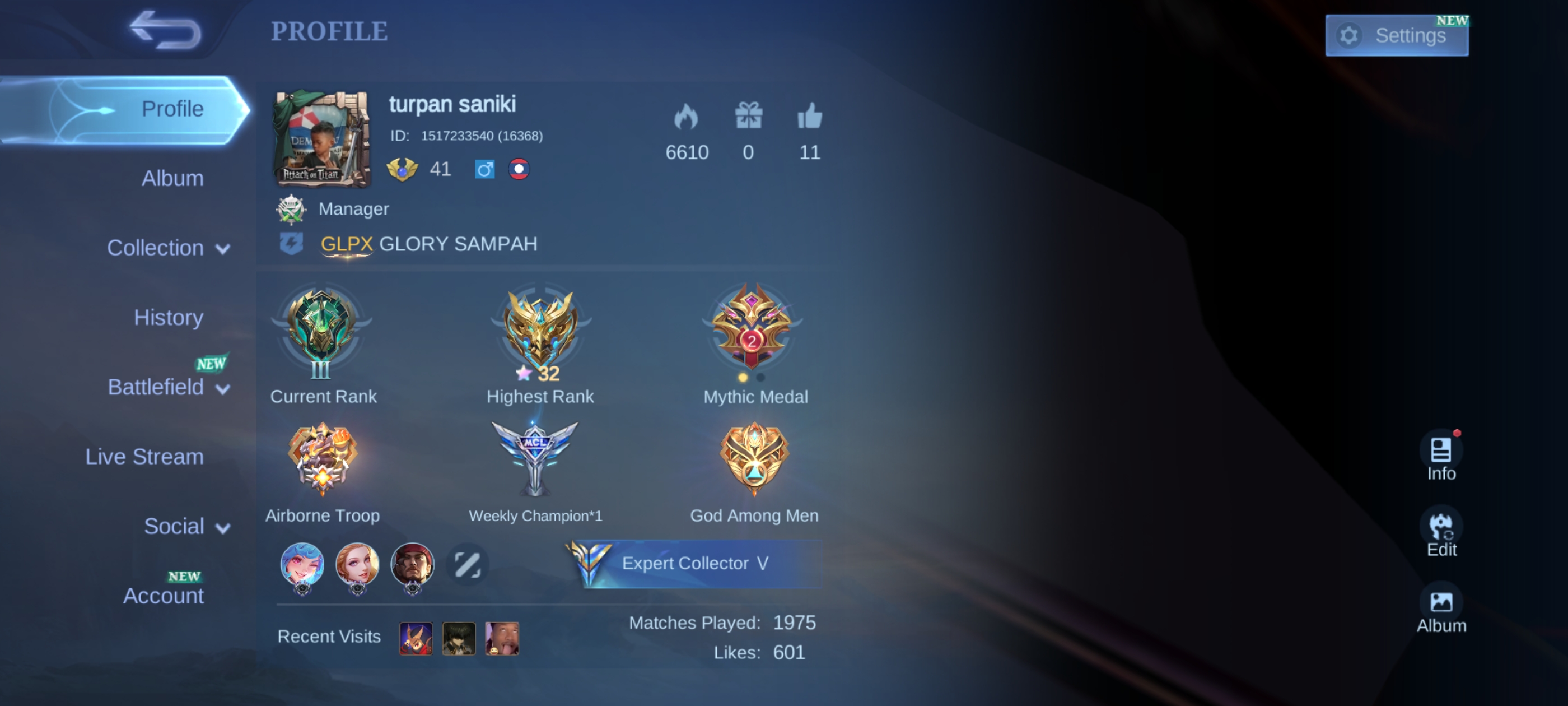Click the player avatar picture
This screenshot has height=706, width=1568.
[x=321, y=139]
